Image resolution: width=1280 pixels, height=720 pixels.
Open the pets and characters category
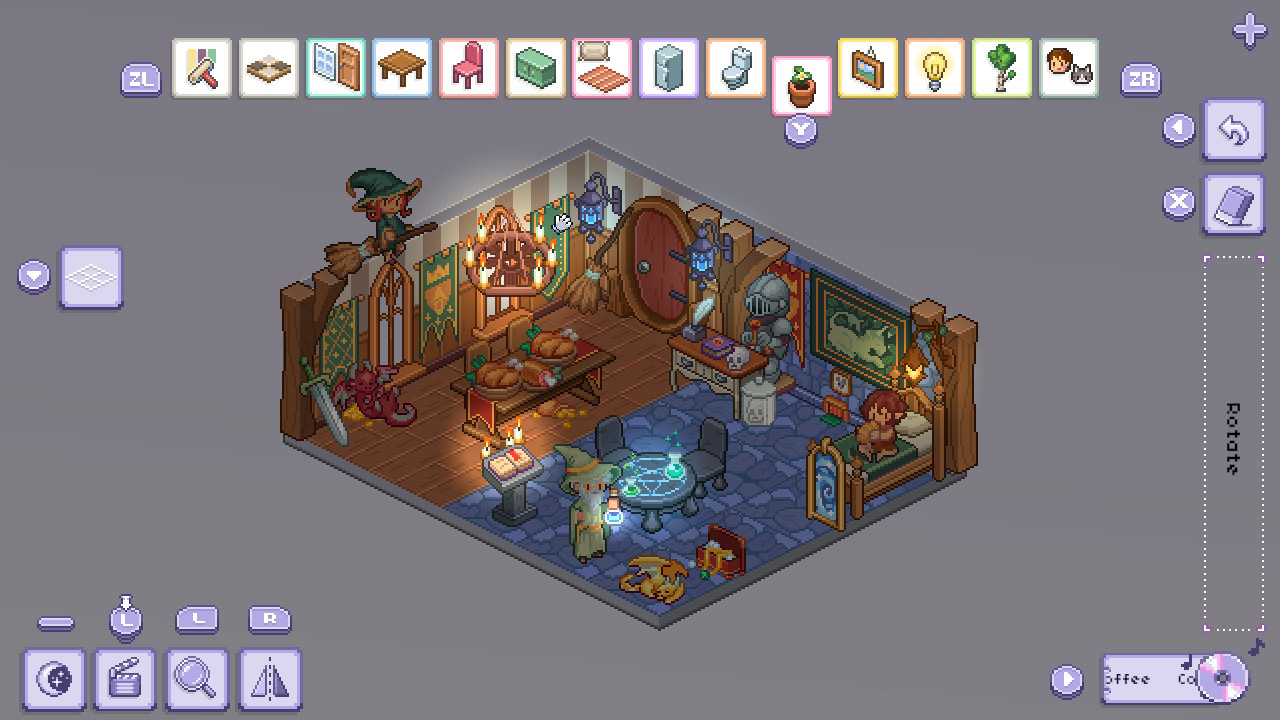[1067, 68]
